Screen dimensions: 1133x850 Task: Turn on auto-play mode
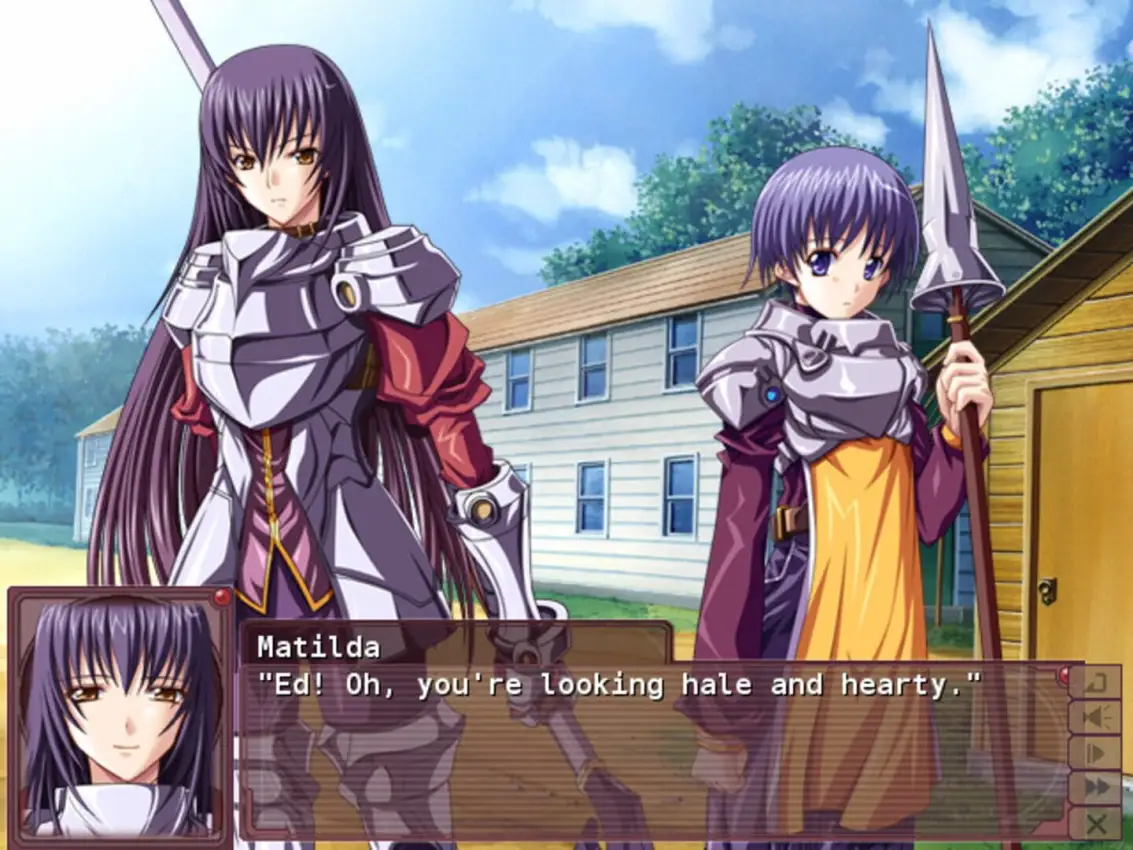pyautogui.click(x=1095, y=753)
